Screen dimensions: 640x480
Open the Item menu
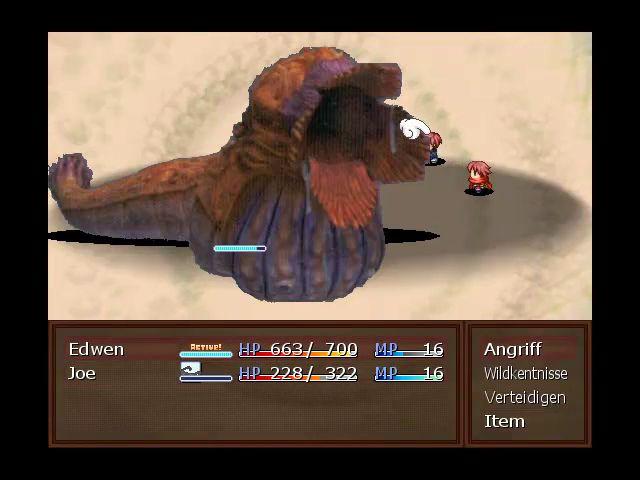504,421
